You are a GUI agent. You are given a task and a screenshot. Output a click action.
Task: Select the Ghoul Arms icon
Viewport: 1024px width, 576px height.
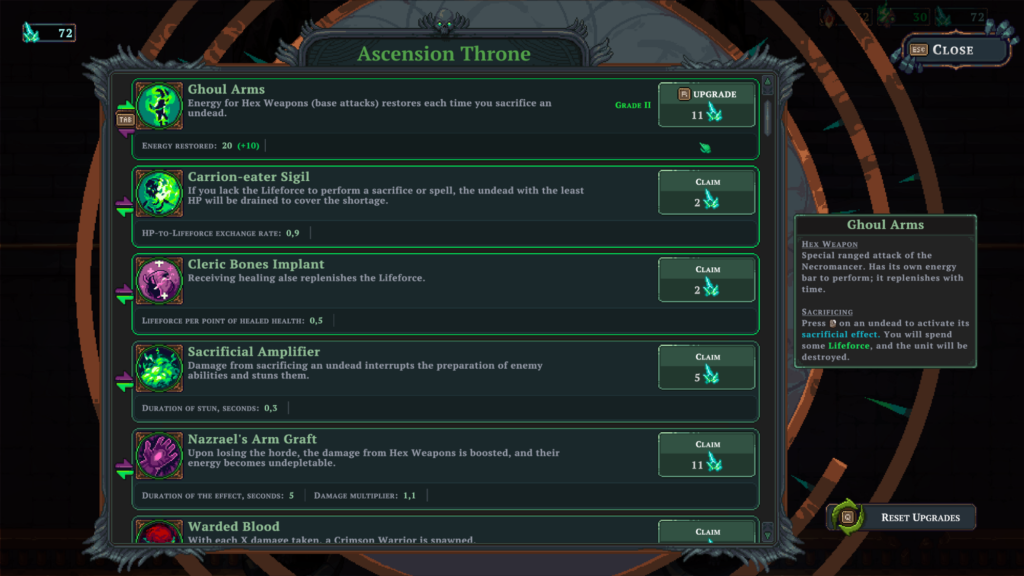(158, 105)
